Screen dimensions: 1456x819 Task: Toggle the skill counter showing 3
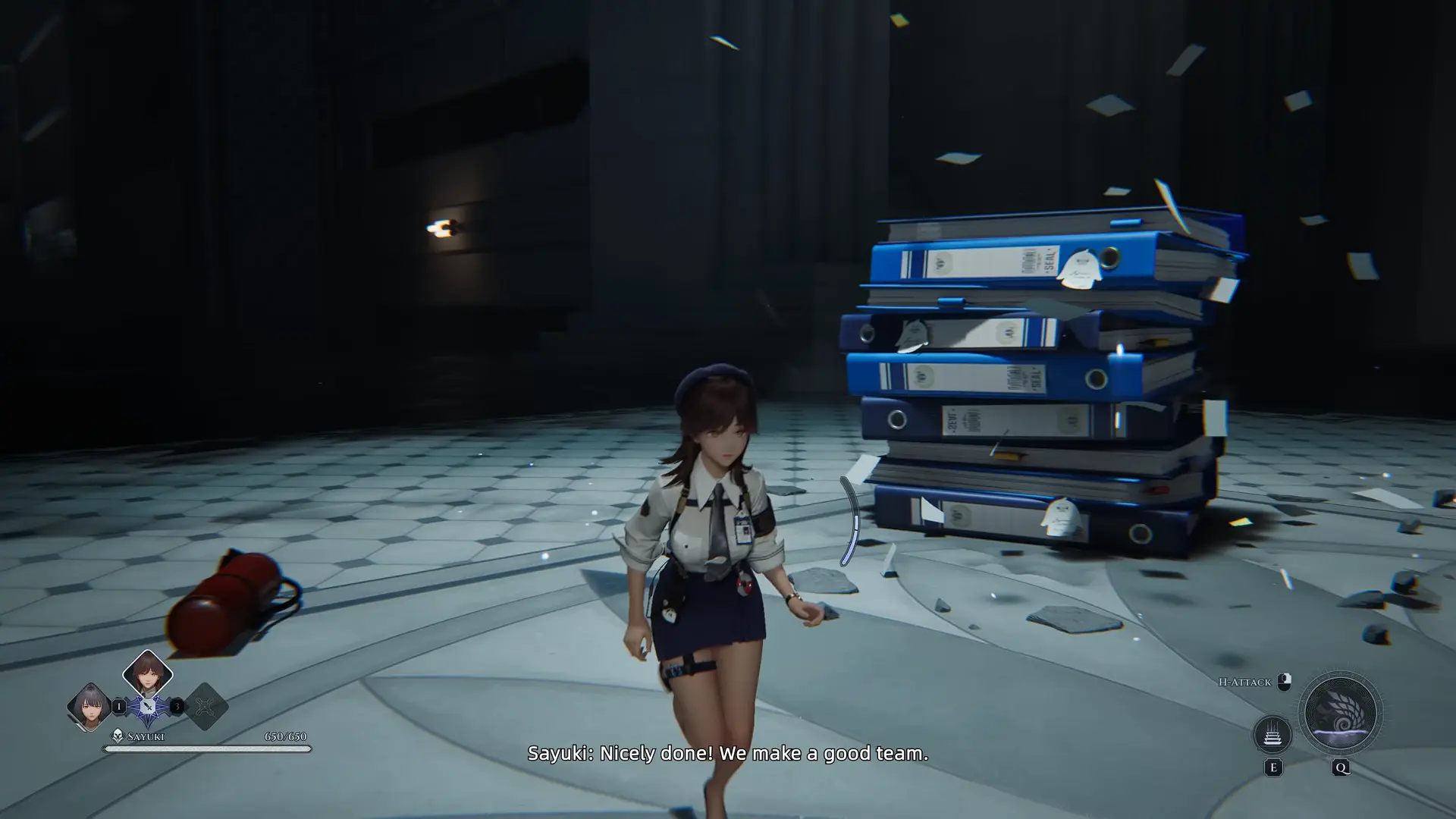(x=177, y=706)
